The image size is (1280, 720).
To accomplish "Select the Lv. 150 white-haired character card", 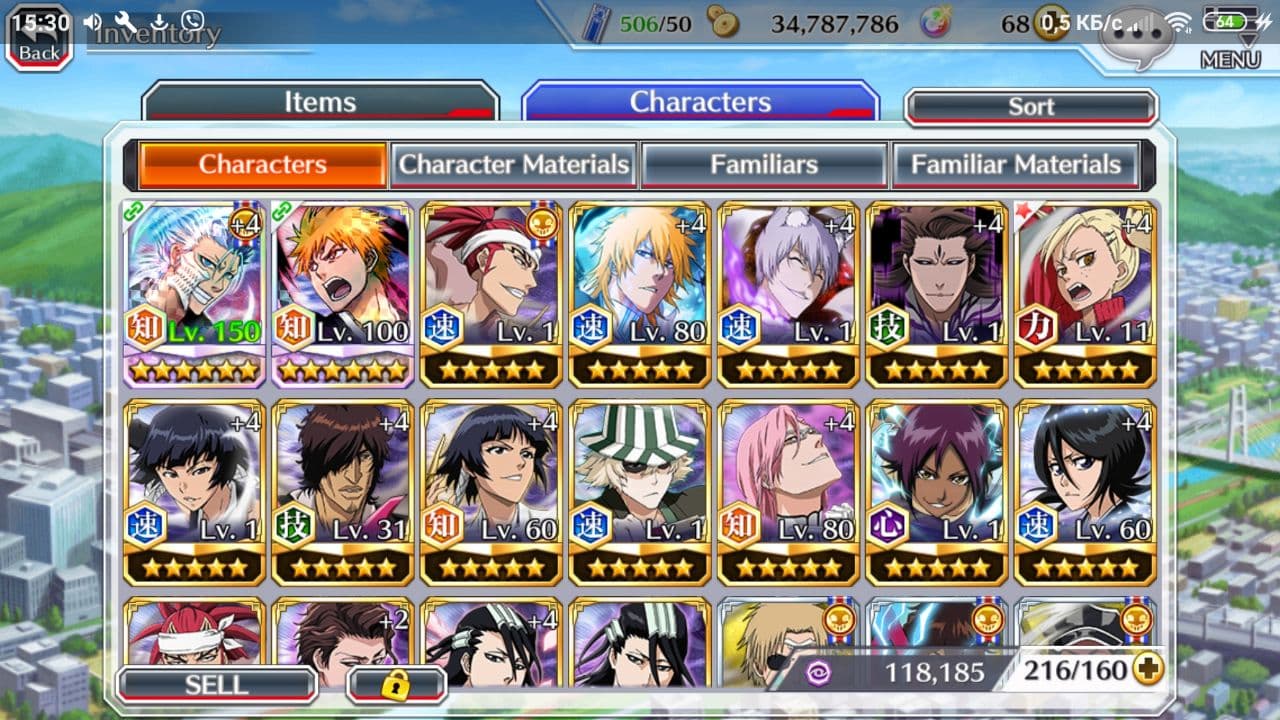I will (195, 293).
